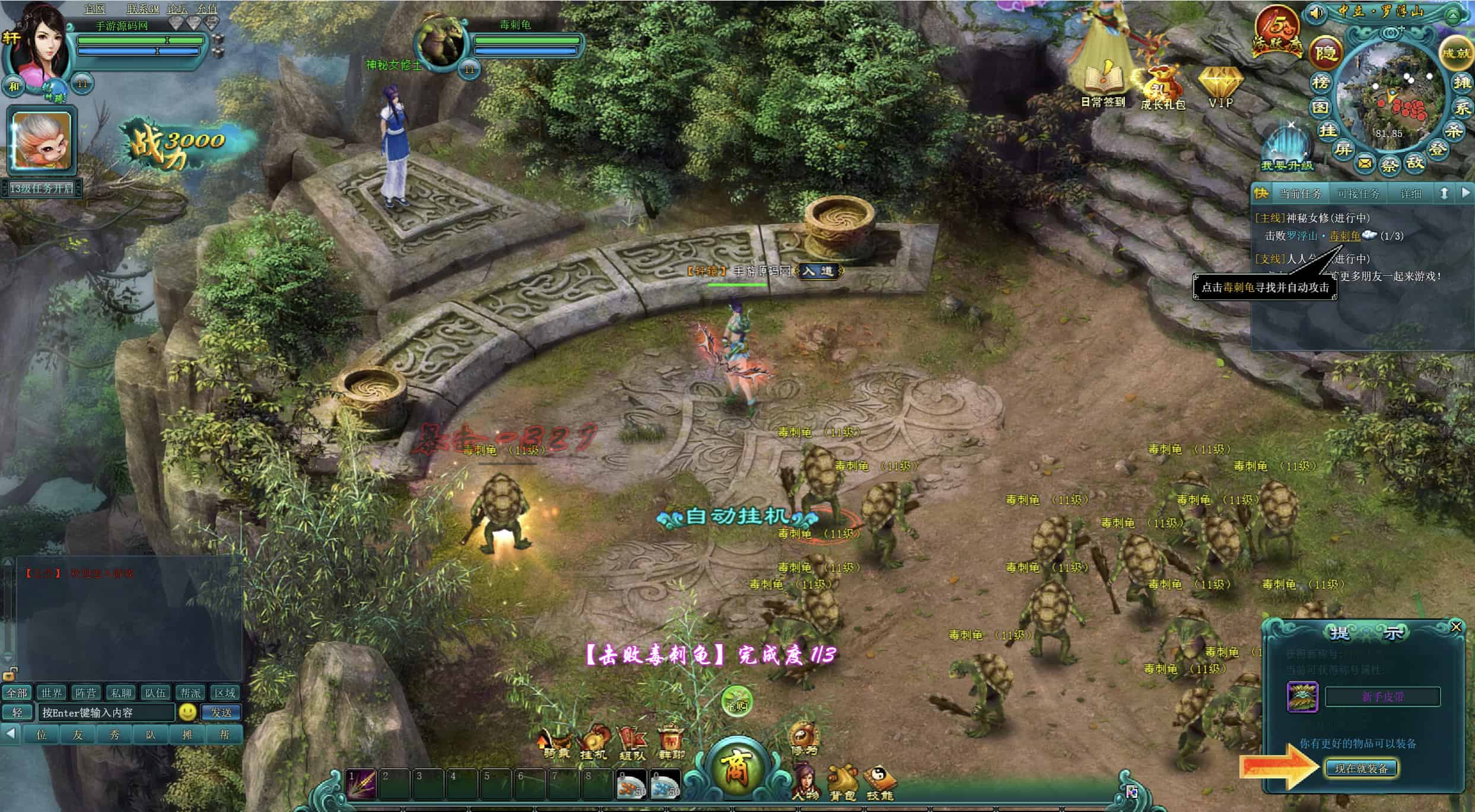Open the 背包 bag icon
This screenshot has width=1475, height=812.
(x=843, y=782)
